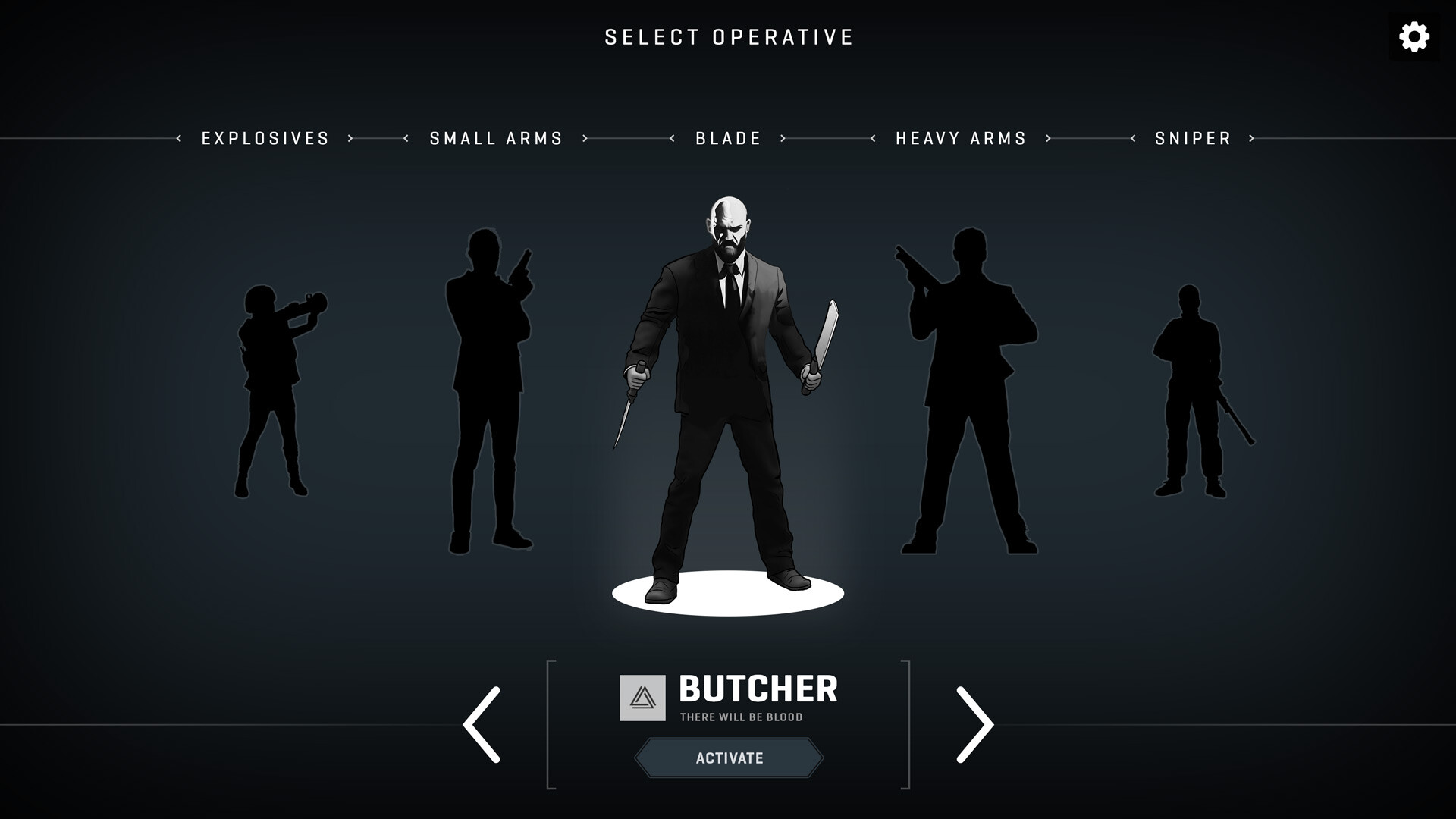
Task: Click the Butcher faction emblem icon
Action: coord(641,698)
